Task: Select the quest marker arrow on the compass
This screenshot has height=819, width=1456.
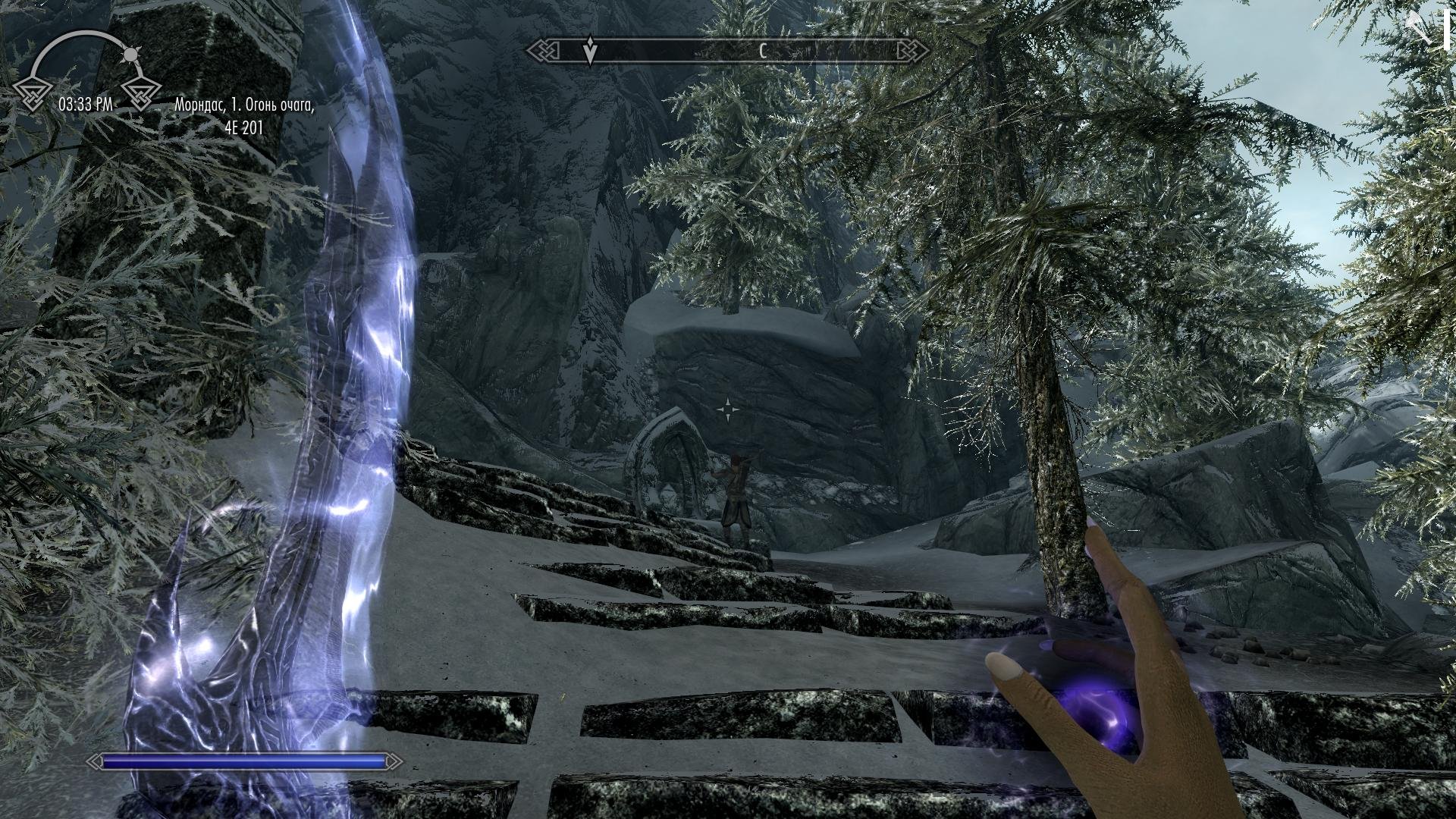Action: (x=590, y=50)
